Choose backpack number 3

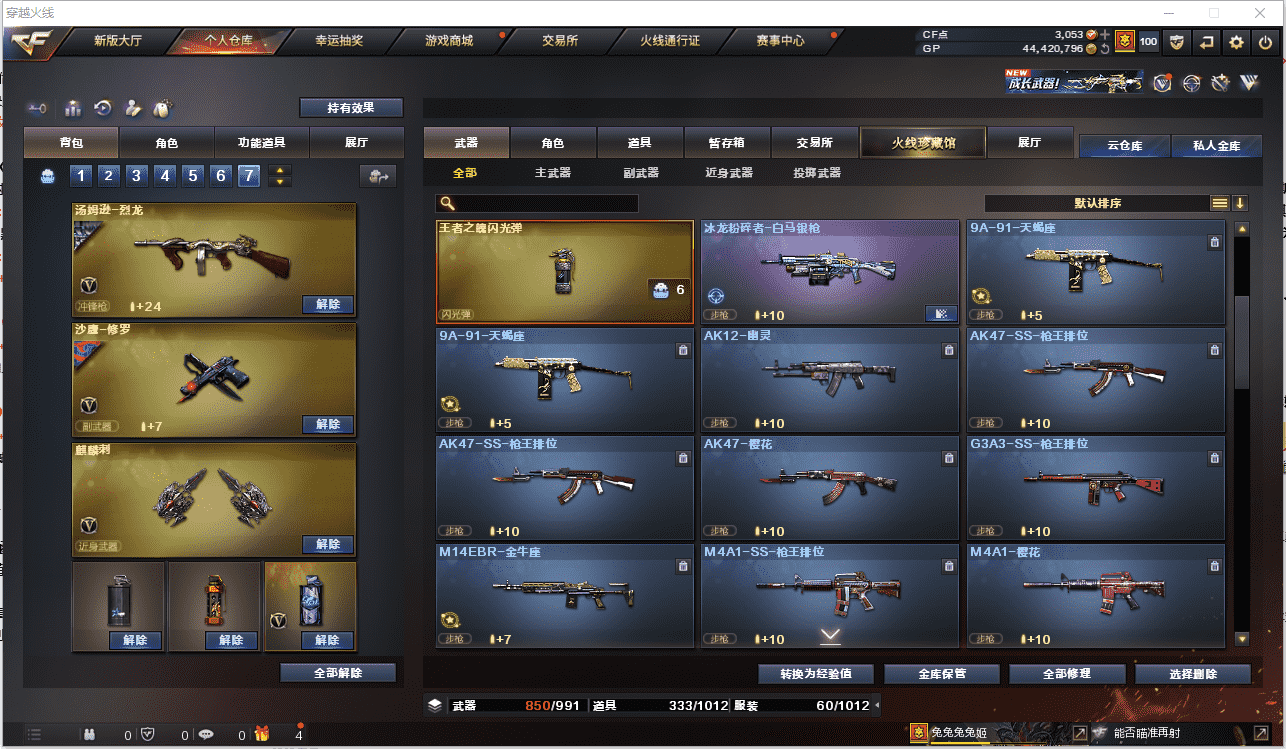(x=137, y=176)
